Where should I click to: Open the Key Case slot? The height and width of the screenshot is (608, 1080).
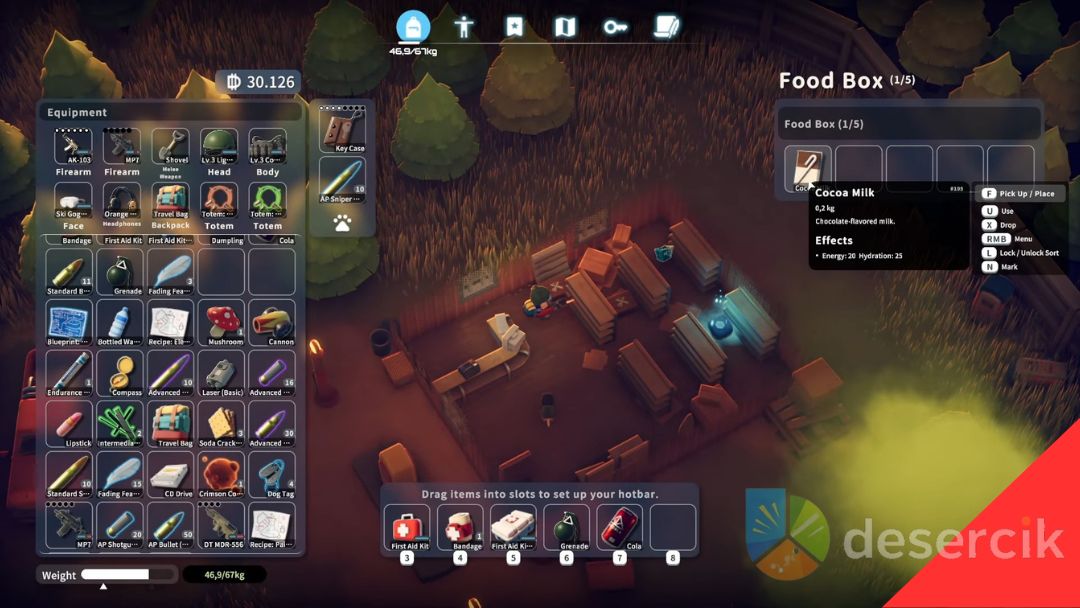(342, 128)
